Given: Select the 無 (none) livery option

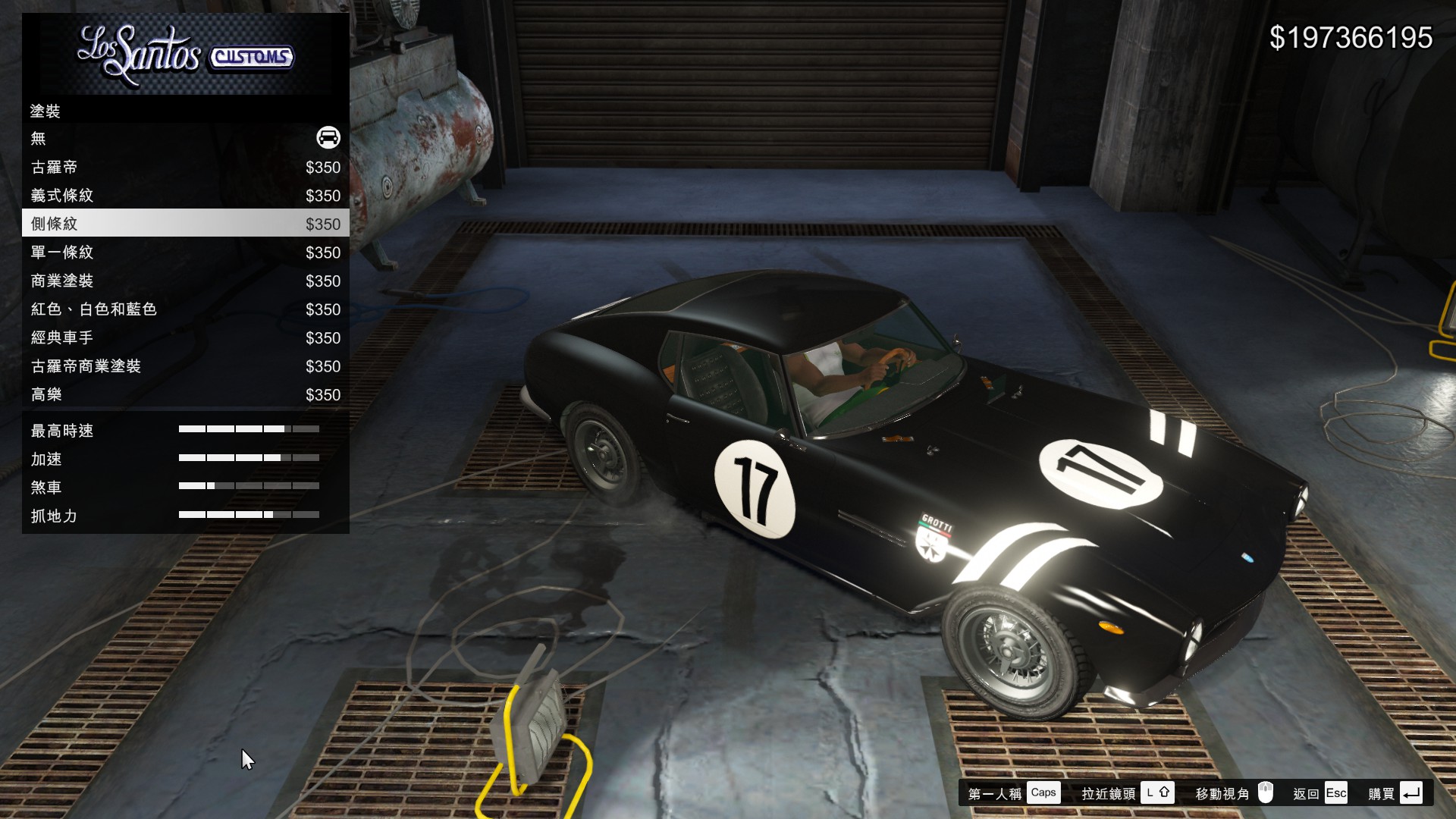Looking at the screenshot, I should coord(185,138).
